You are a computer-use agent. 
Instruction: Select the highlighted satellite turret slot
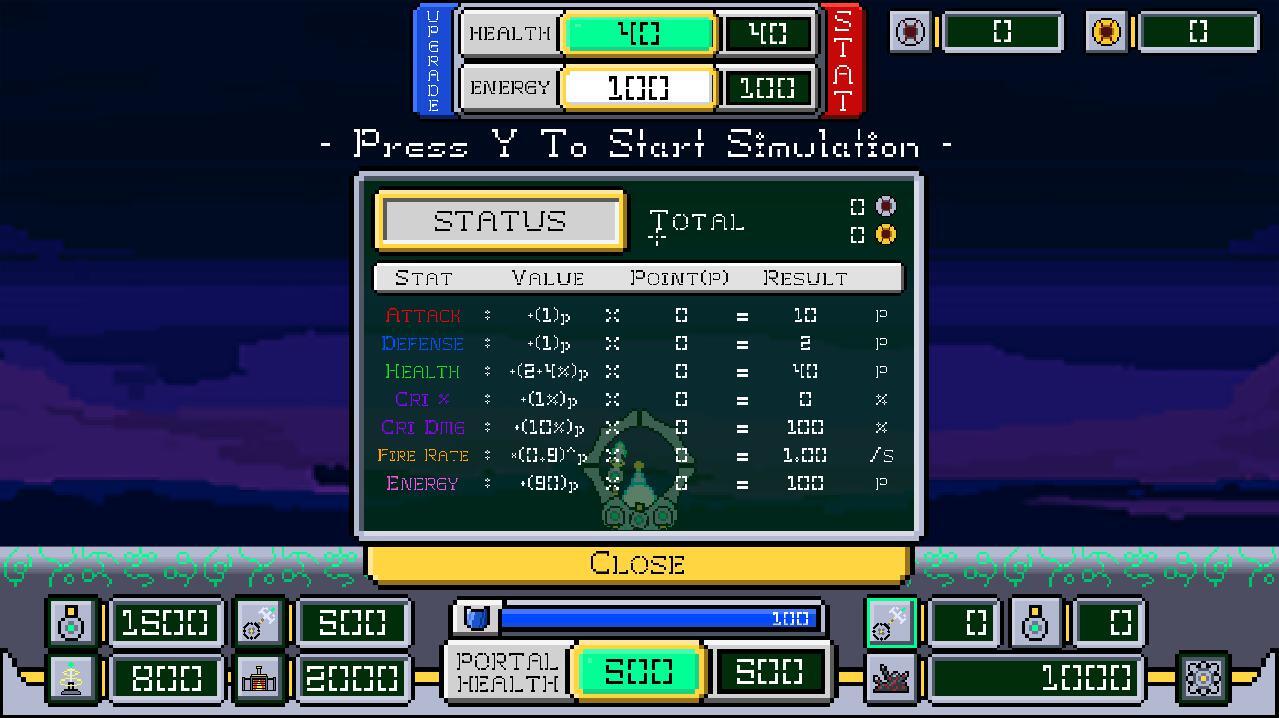[890, 623]
